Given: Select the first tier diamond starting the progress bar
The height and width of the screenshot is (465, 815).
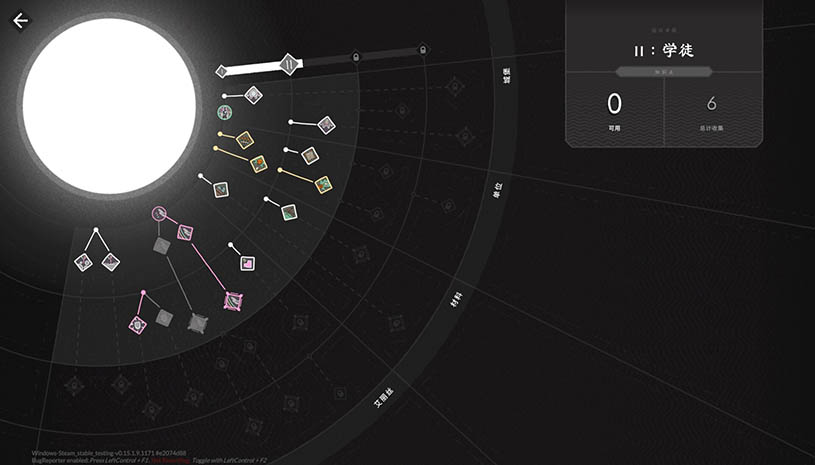Looking at the screenshot, I should [x=222, y=71].
